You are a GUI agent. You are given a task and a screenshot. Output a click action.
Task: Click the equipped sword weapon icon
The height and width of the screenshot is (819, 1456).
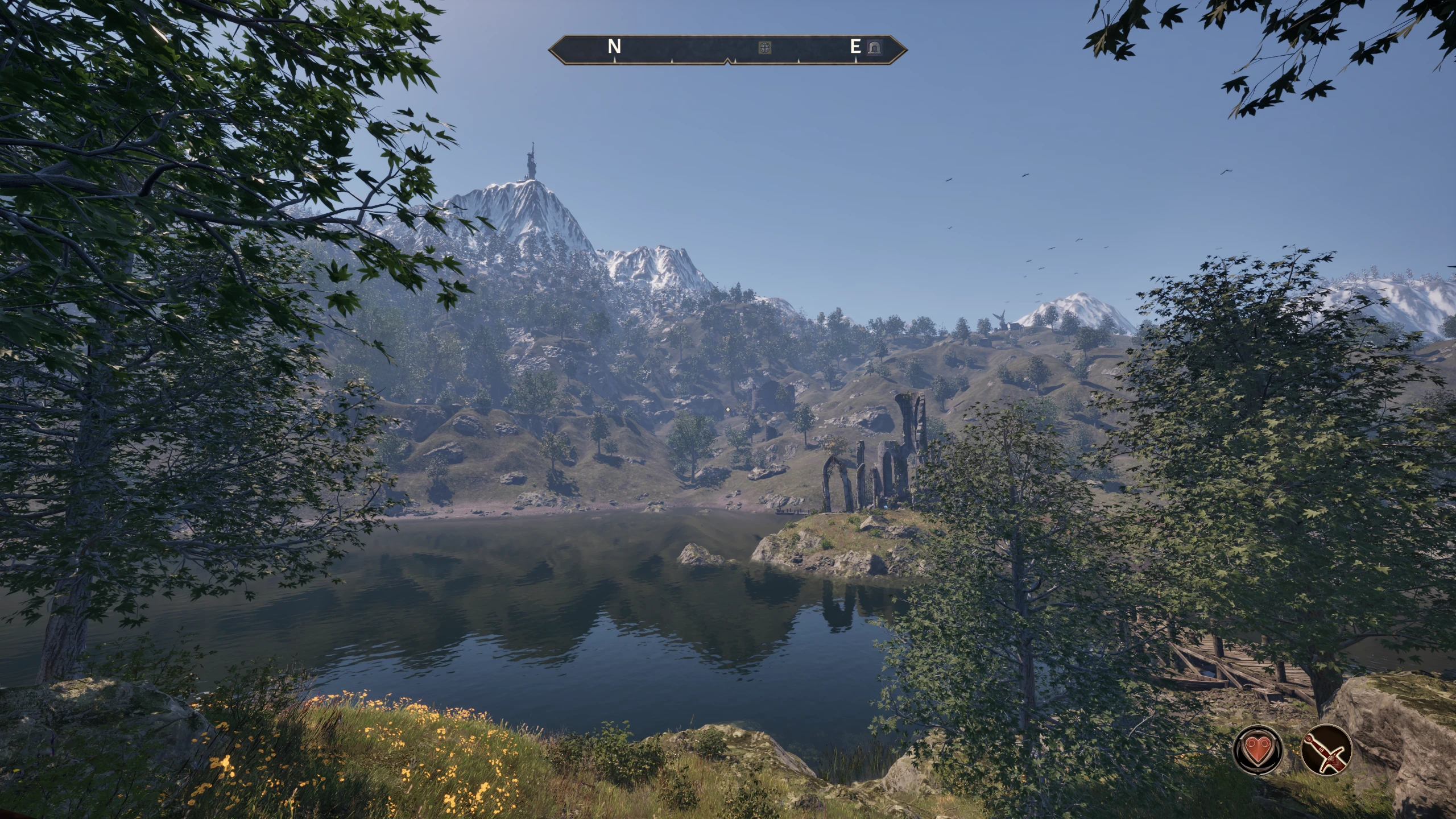coord(1326,749)
